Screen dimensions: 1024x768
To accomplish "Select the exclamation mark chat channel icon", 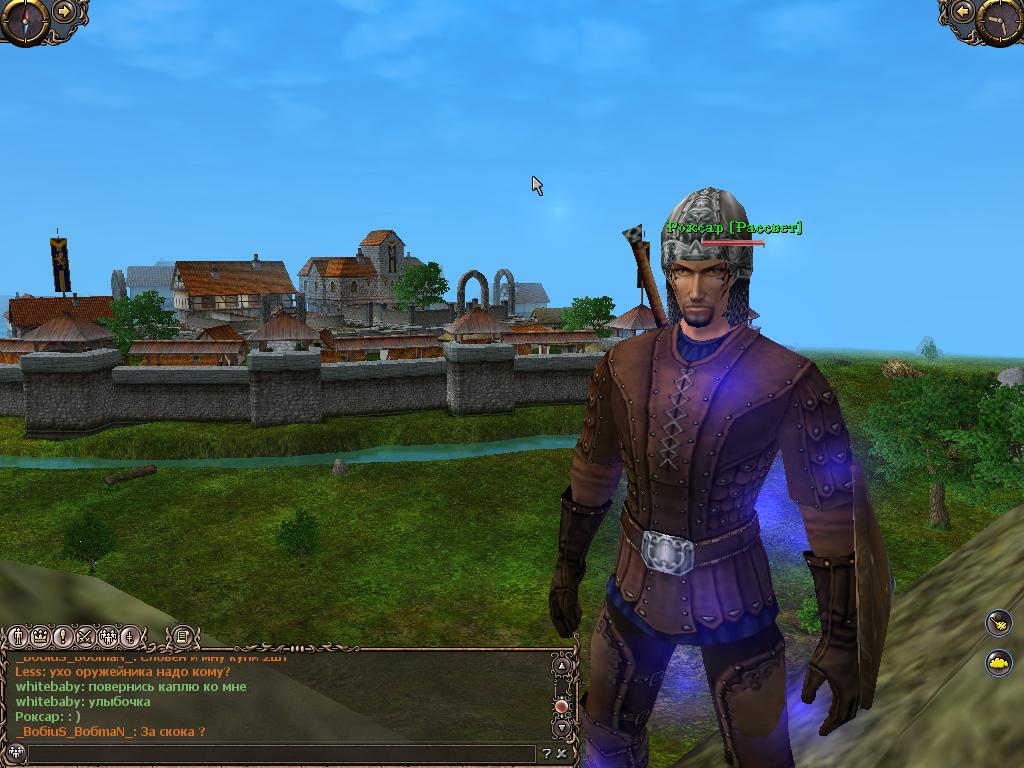I will pos(62,636).
